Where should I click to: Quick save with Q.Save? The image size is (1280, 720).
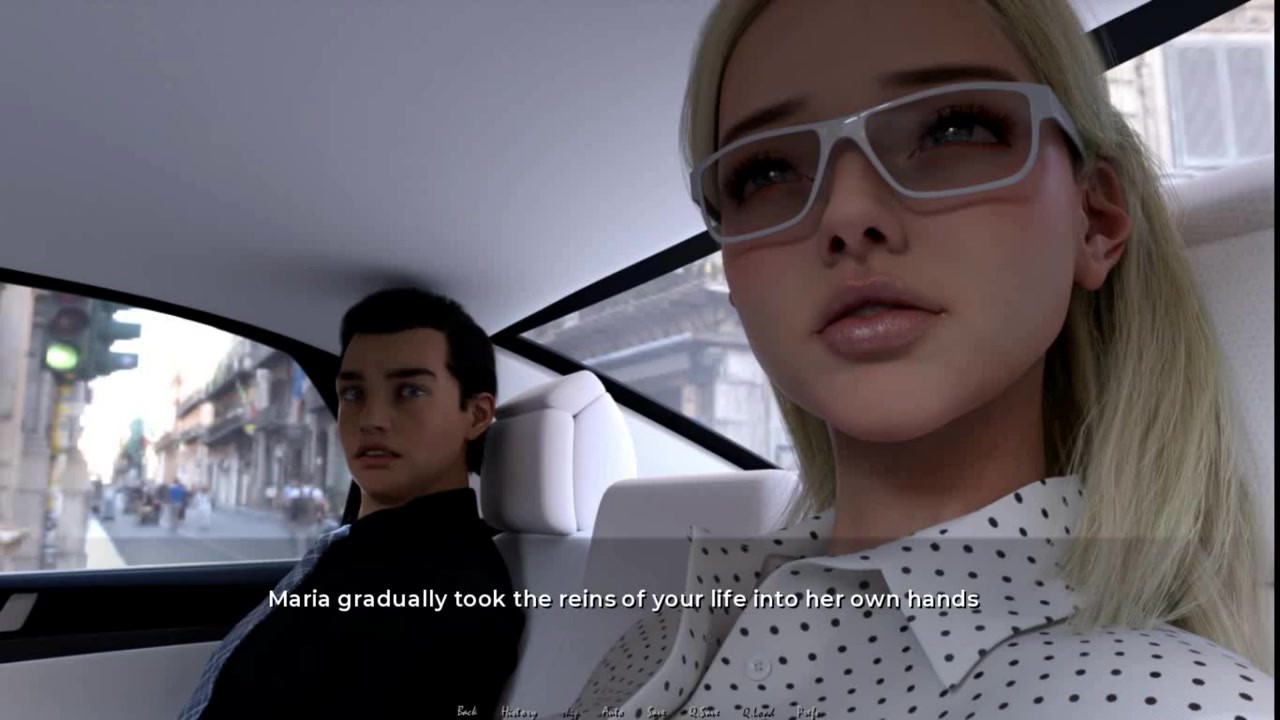click(704, 712)
